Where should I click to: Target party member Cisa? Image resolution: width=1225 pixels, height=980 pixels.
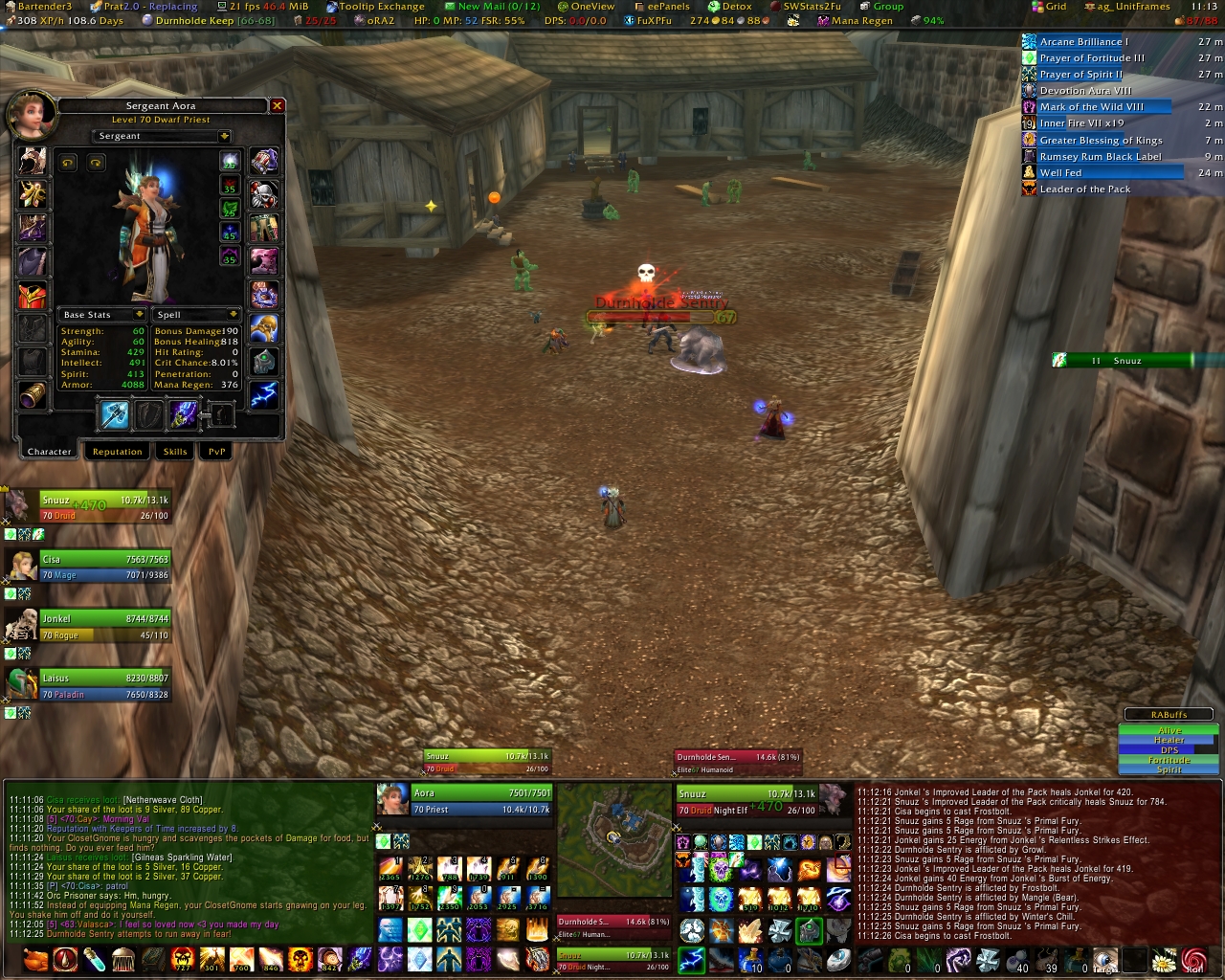[x=103, y=567]
